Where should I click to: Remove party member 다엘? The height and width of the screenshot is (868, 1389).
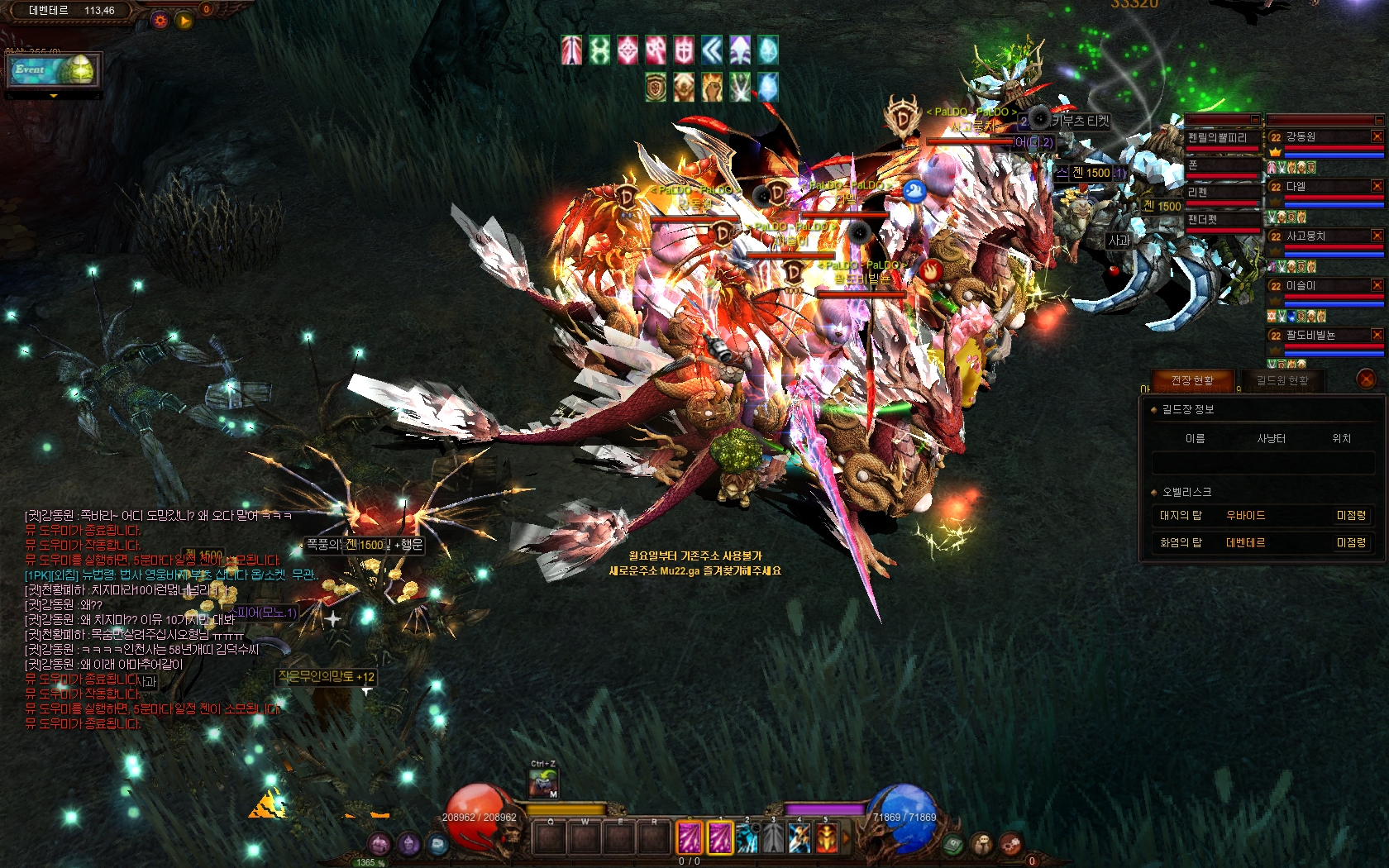(1377, 186)
